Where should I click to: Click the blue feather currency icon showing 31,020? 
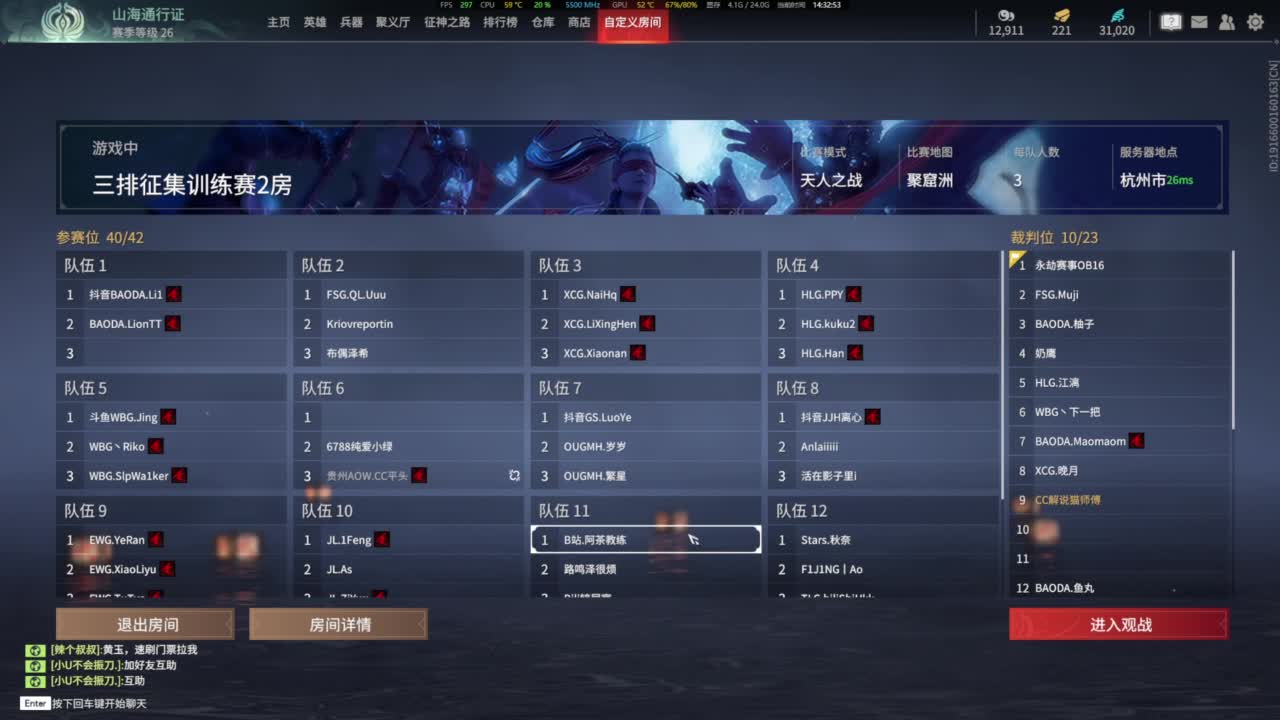click(x=1118, y=16)
